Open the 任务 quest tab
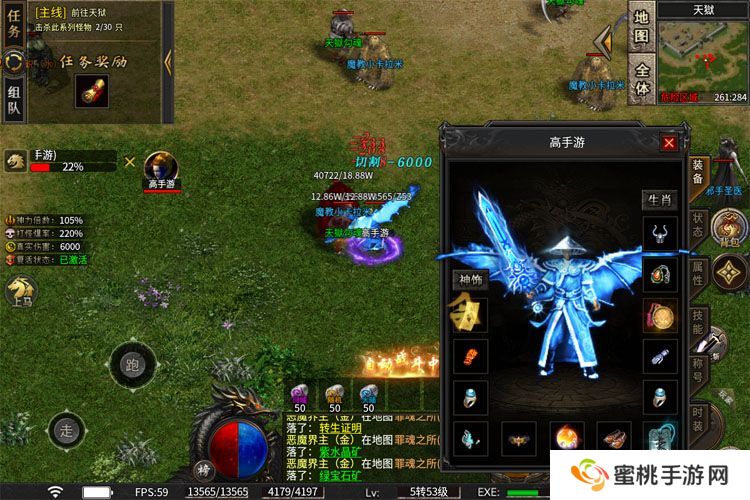Image resolution: width=750 pixels, height=500 pixels. coord(14,24)
